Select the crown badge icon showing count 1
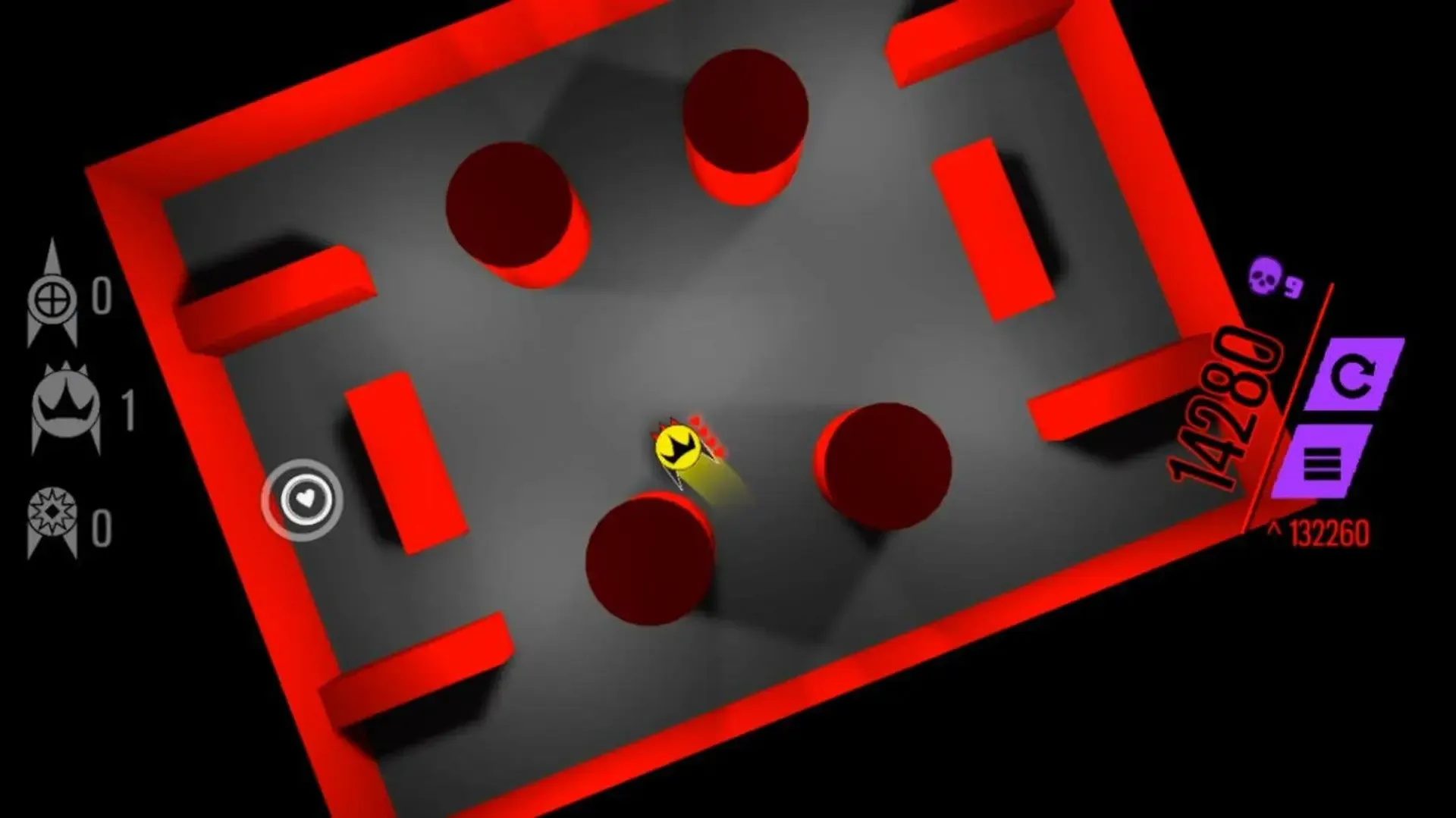Screen dimensions: 1456x818 [x=64, y=406]
